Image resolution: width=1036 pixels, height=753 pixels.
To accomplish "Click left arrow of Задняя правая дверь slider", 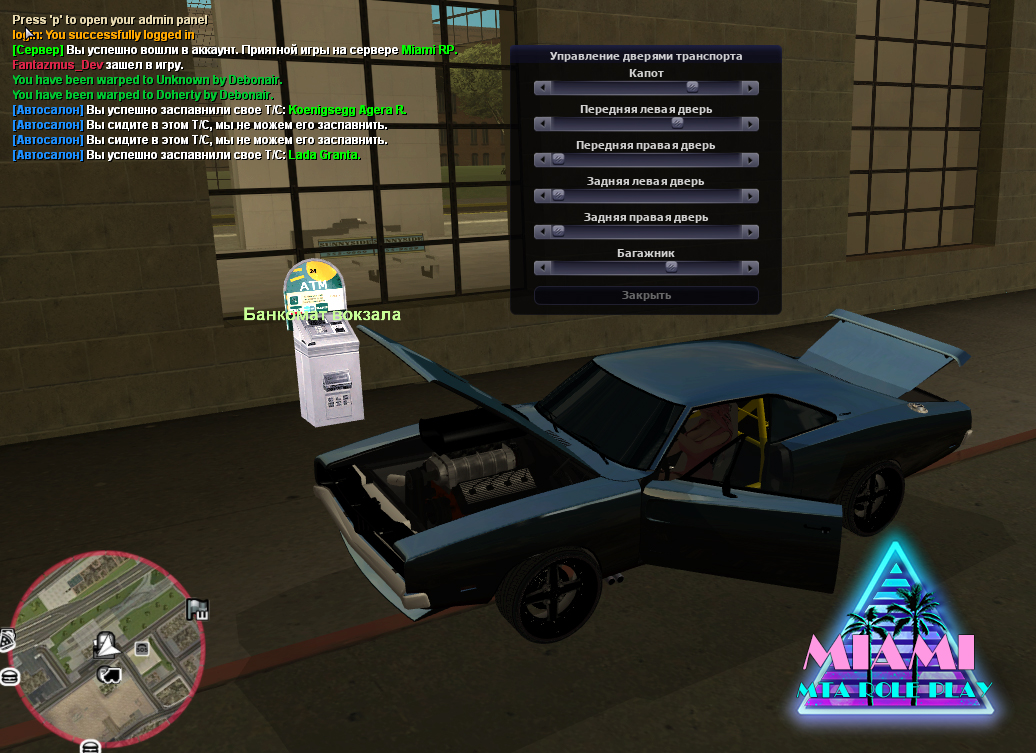I will [x=541, y=232].
